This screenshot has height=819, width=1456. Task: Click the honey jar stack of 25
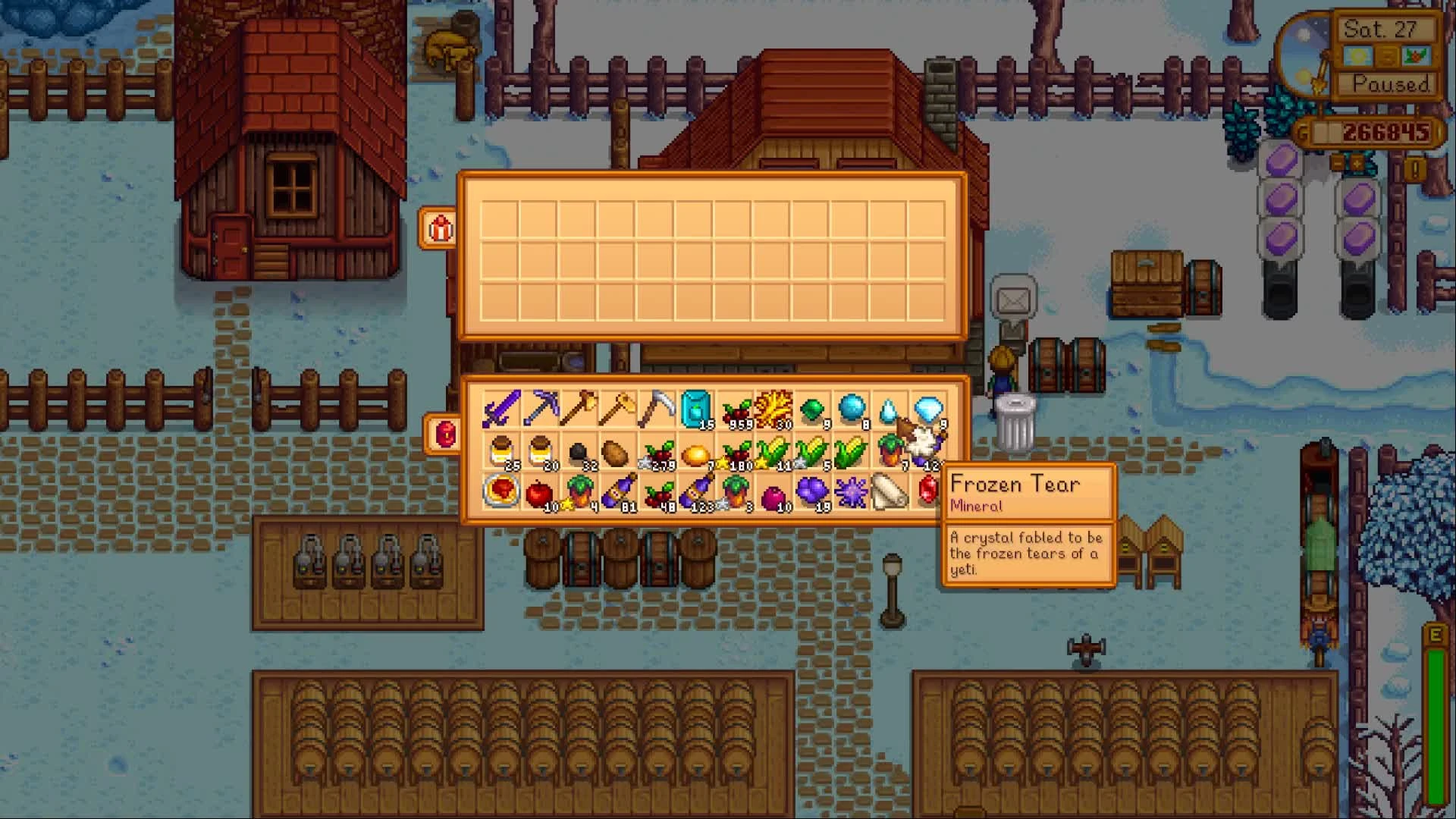[x=501, y=452]
